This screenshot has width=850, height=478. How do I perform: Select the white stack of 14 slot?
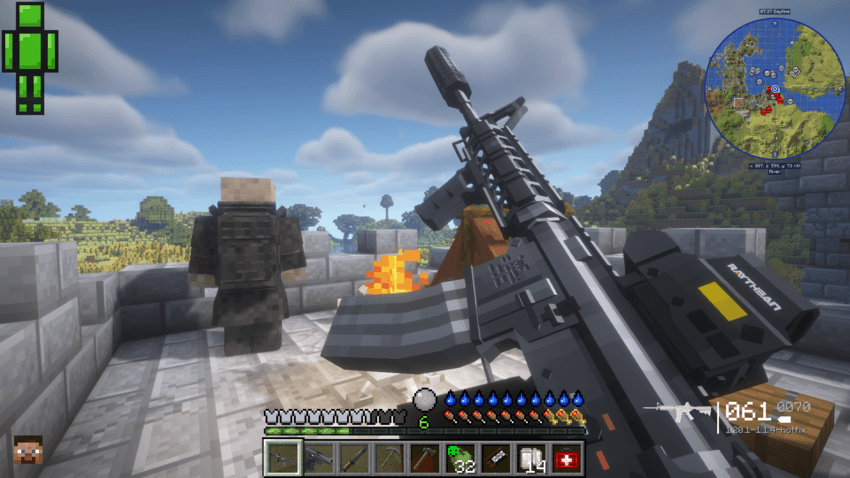(532, 458)
